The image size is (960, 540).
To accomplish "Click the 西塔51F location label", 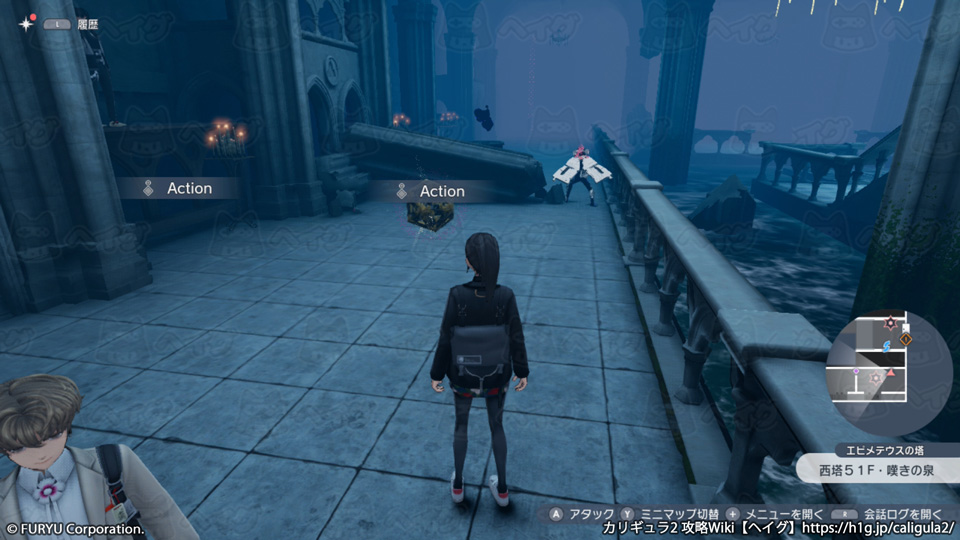I will [x=872, y=468].
